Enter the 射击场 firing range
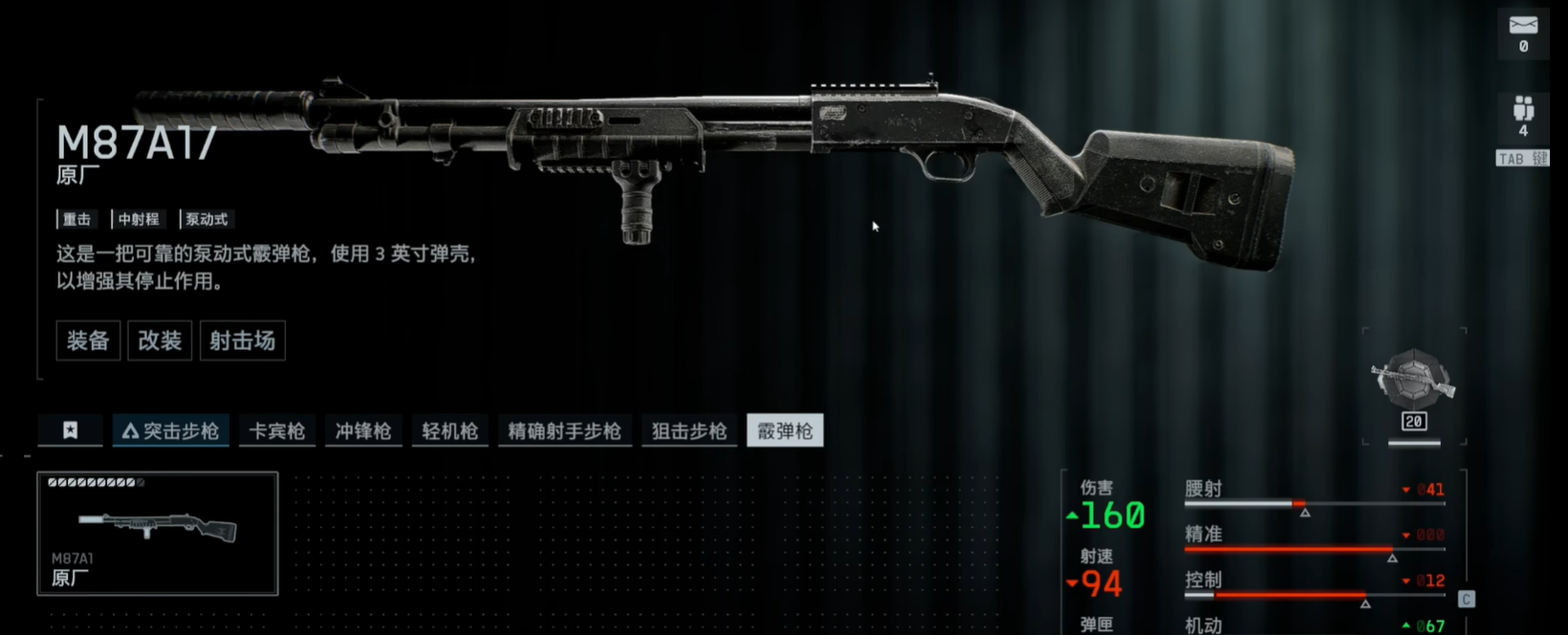This screenshot has height=635, width=1568. [x=242, y=340]
